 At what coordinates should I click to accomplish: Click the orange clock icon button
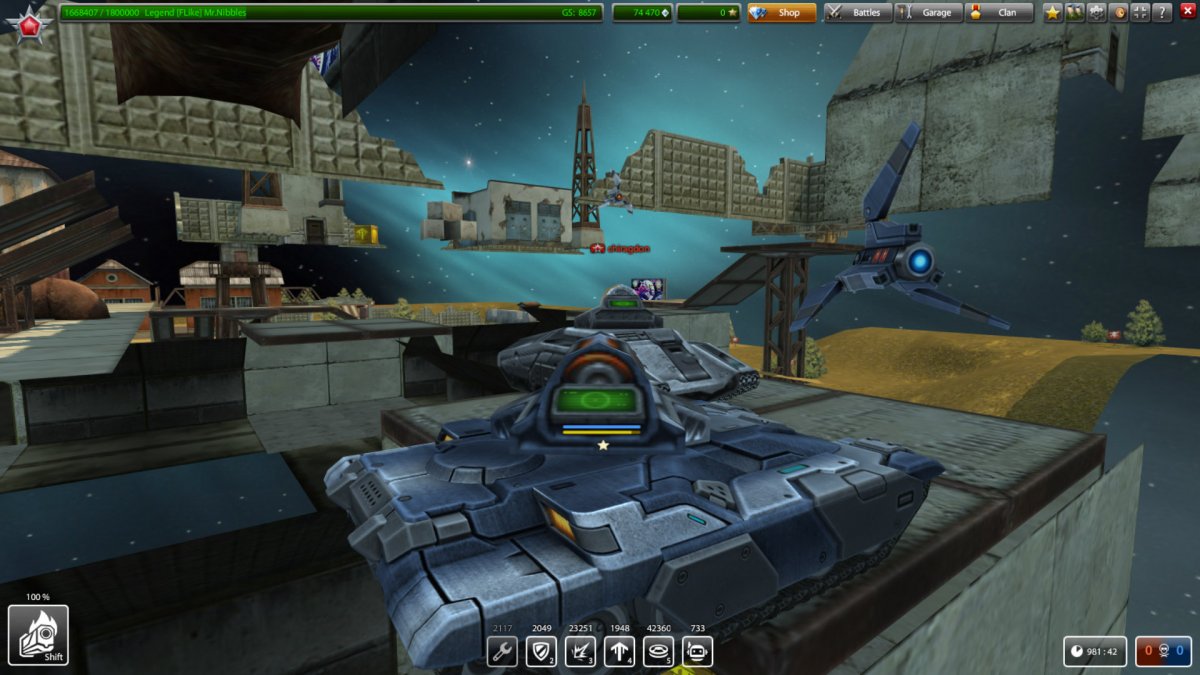click(1119, 13)
